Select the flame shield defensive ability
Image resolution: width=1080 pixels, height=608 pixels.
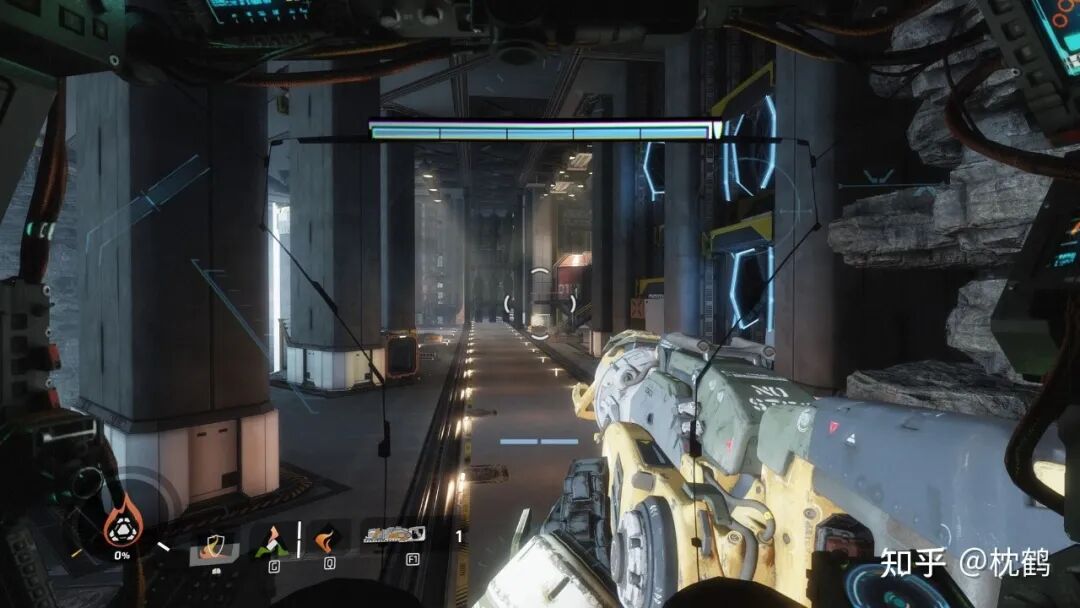pyautogui.click(x=214, y=546)
